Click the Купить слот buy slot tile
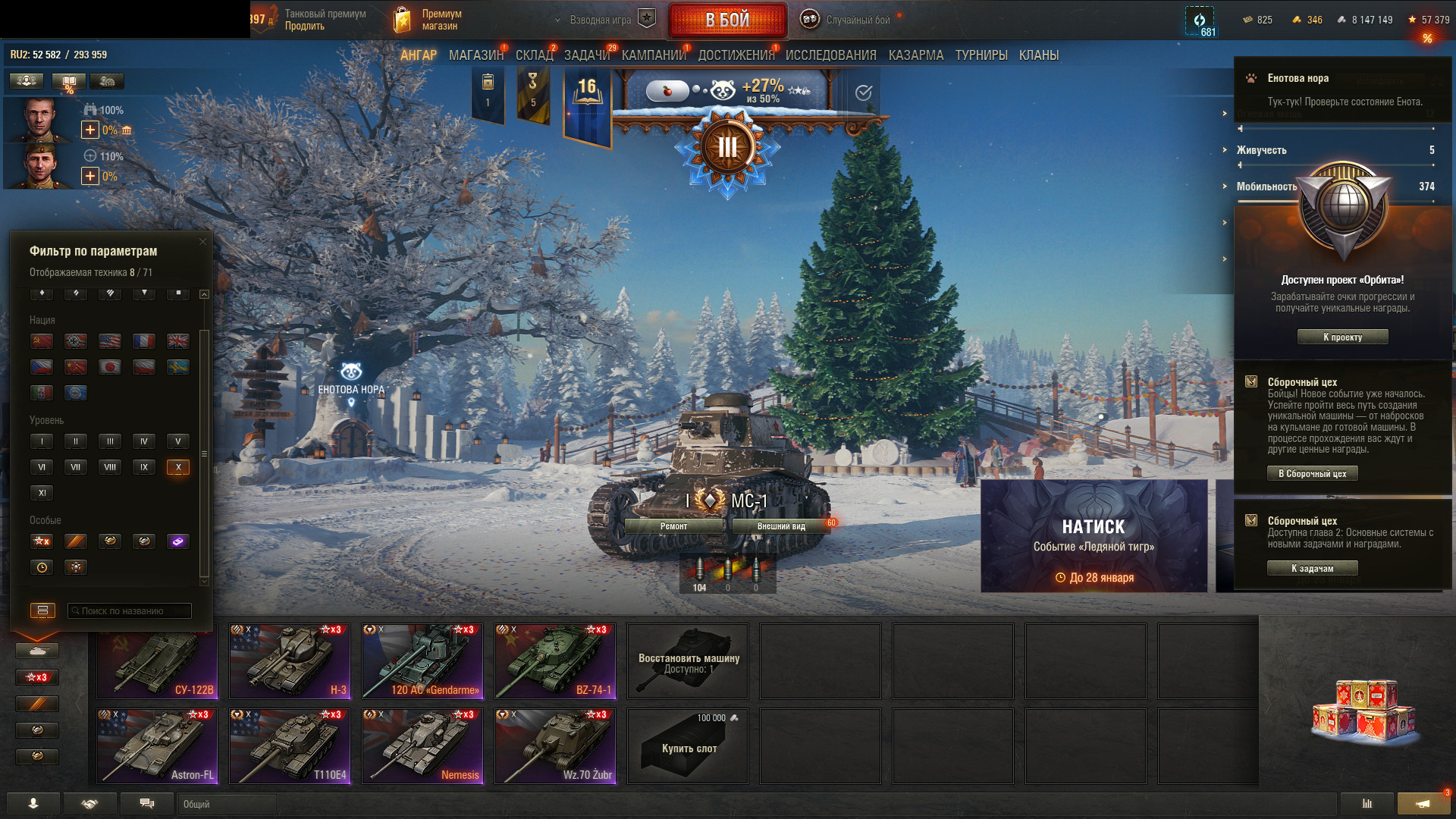Image resolution: width=1456 pixels, height=819 pixels. tap(688, 746)
